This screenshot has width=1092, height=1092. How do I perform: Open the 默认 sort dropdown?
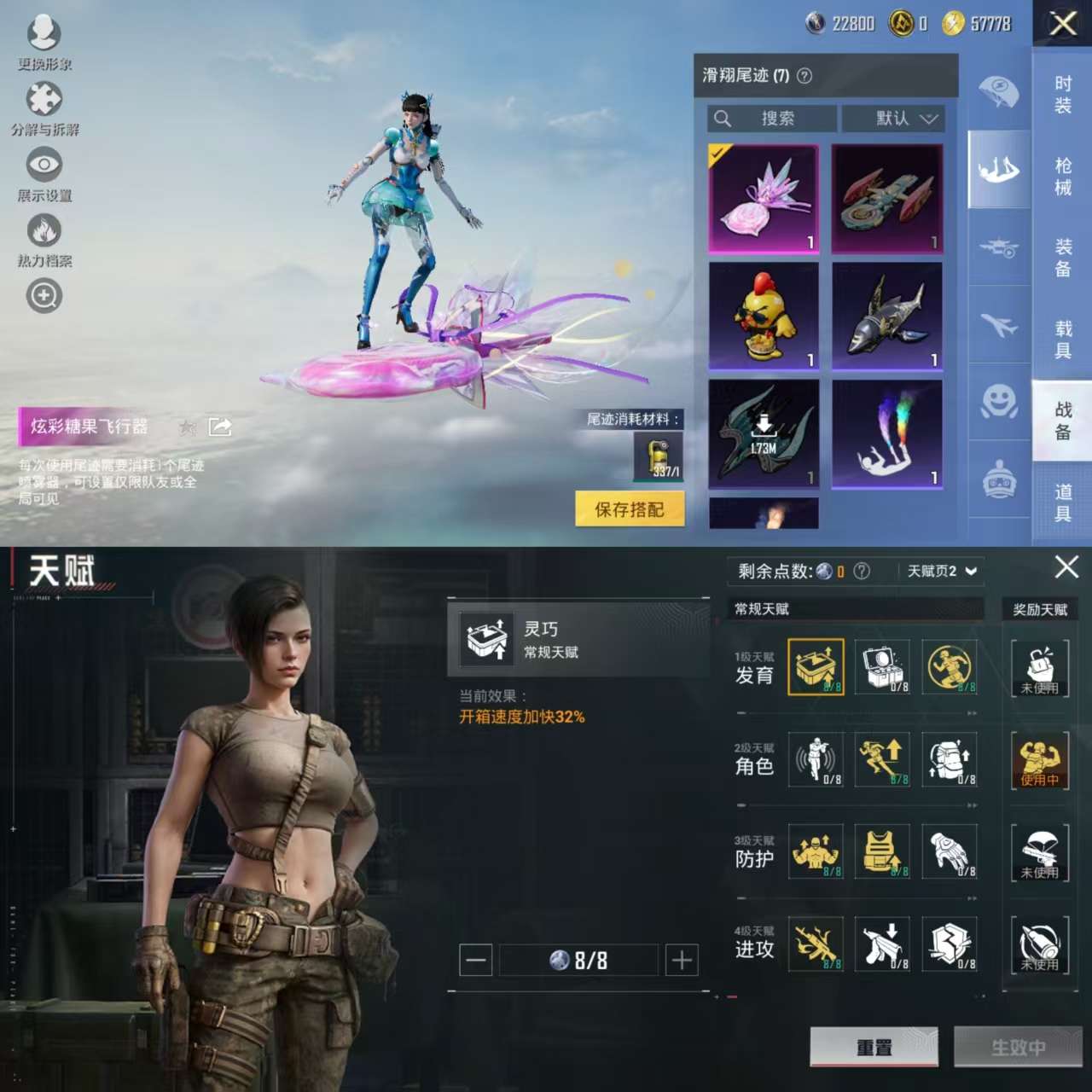(893, 119)
